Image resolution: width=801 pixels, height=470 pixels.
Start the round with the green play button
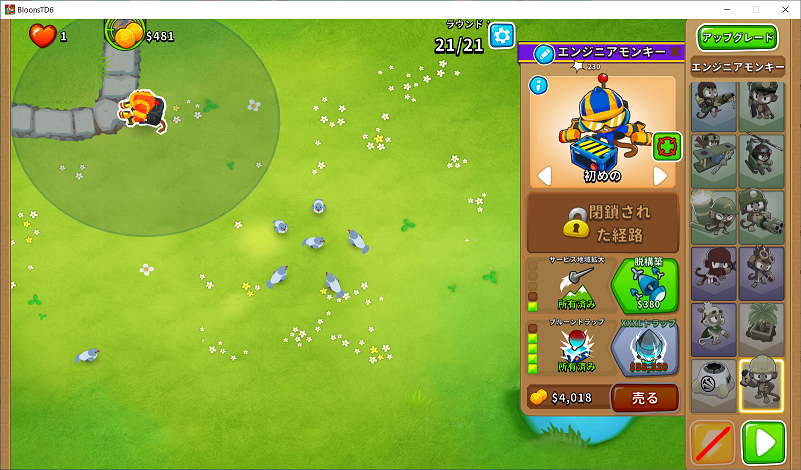click(763, 442)
